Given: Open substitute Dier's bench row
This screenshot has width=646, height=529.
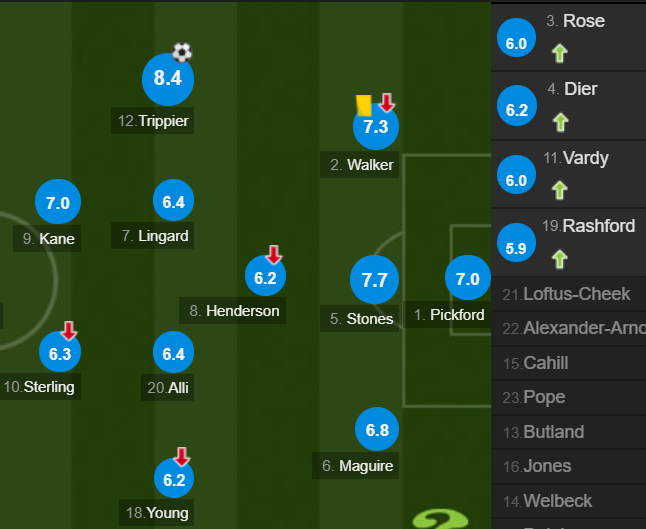Looking at the screenshot, I should click(x=568, y=104).
